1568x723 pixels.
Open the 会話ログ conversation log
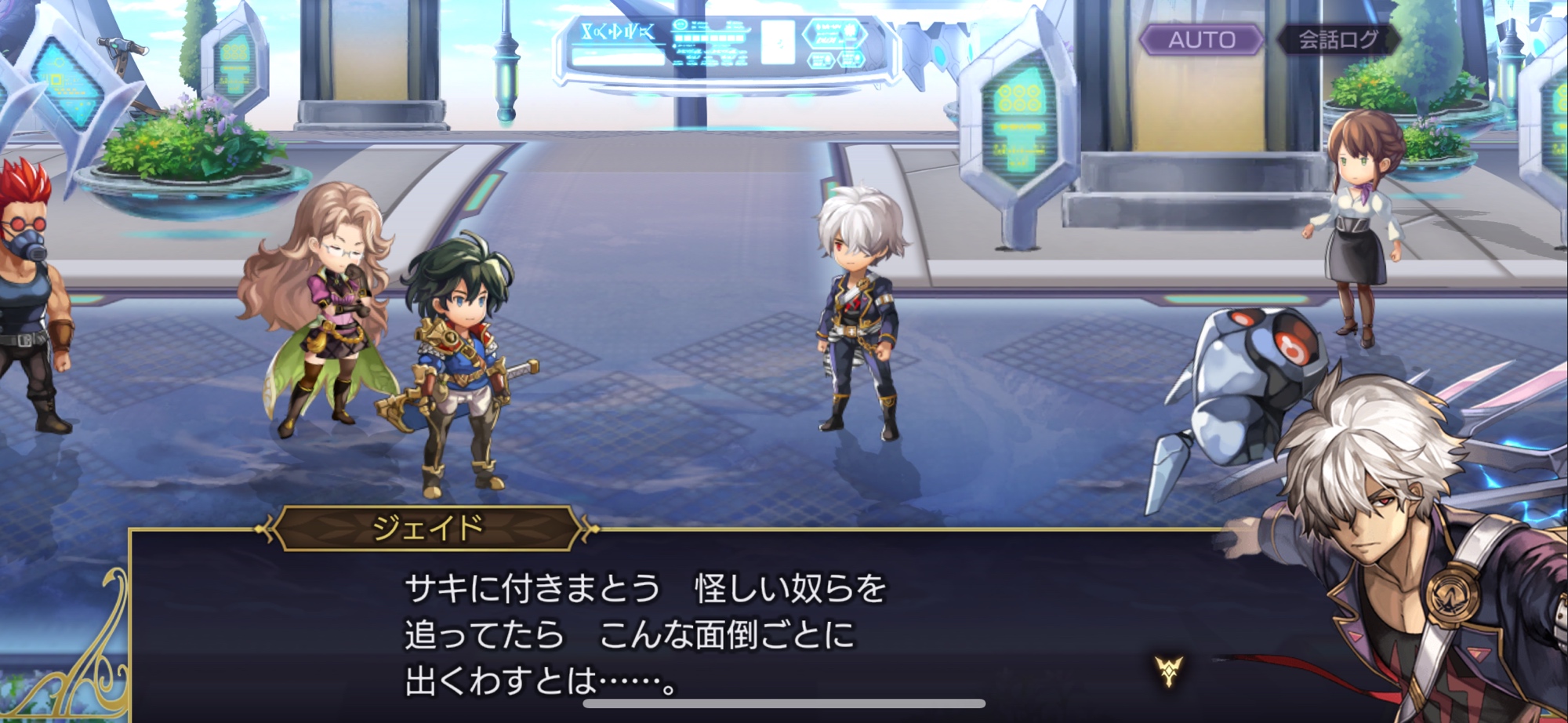tap(1338, 39)
